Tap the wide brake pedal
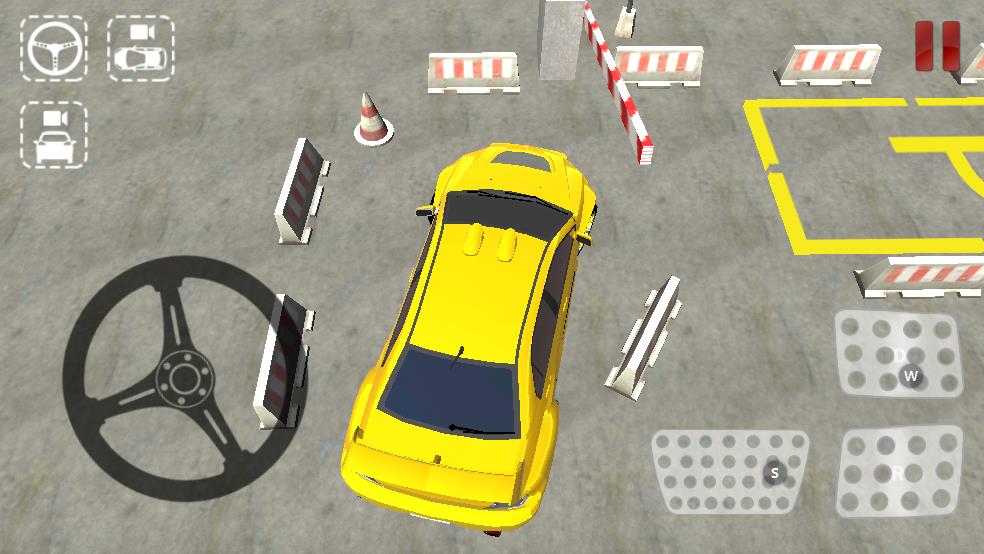The height and width of the screenshot is (554, 984). (x=731, y=473)
